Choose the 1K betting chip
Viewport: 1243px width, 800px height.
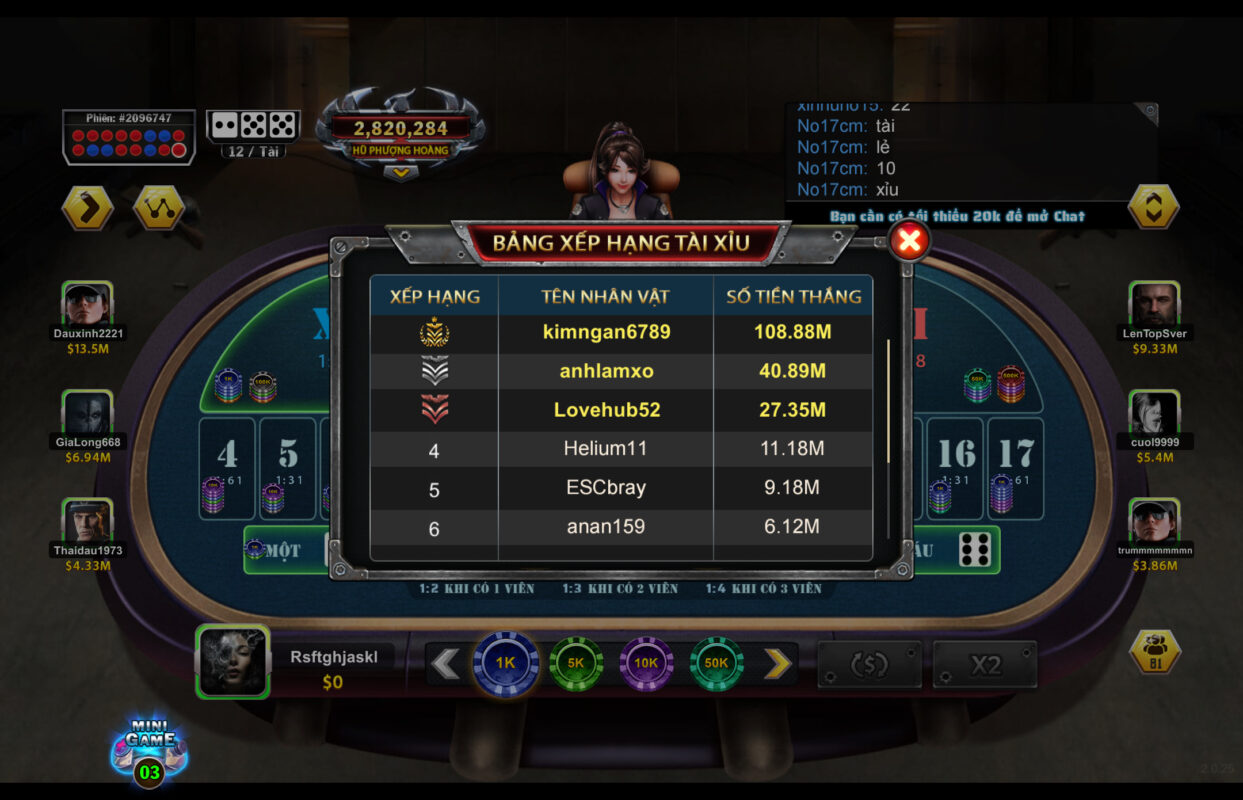click(506, 663)
